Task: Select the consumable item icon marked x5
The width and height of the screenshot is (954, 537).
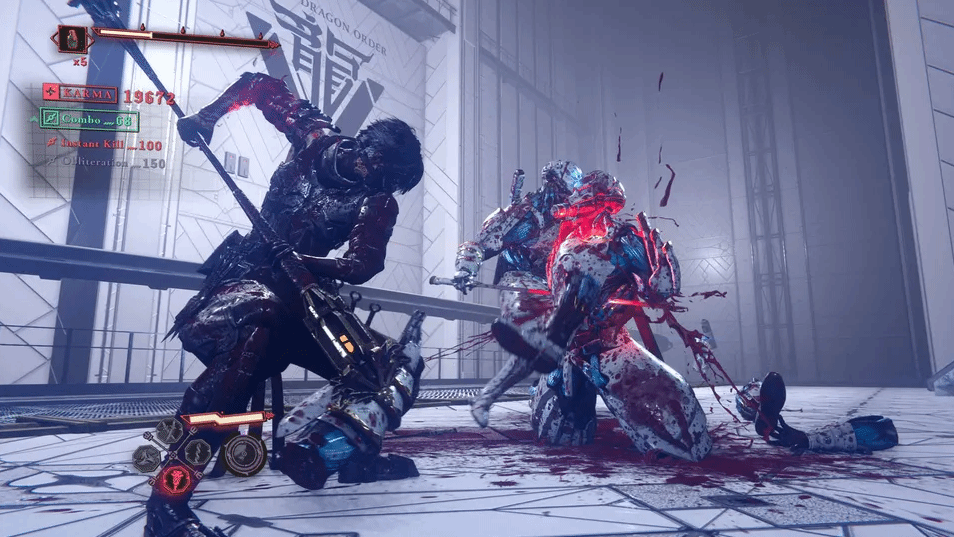Action: (72, 40)
